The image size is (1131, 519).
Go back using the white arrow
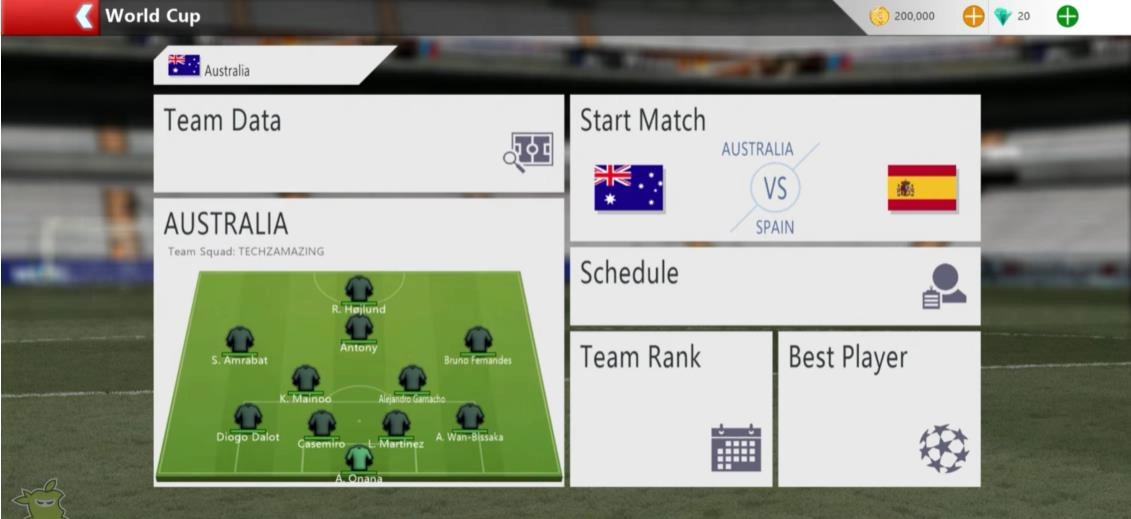tap(88, 16)
